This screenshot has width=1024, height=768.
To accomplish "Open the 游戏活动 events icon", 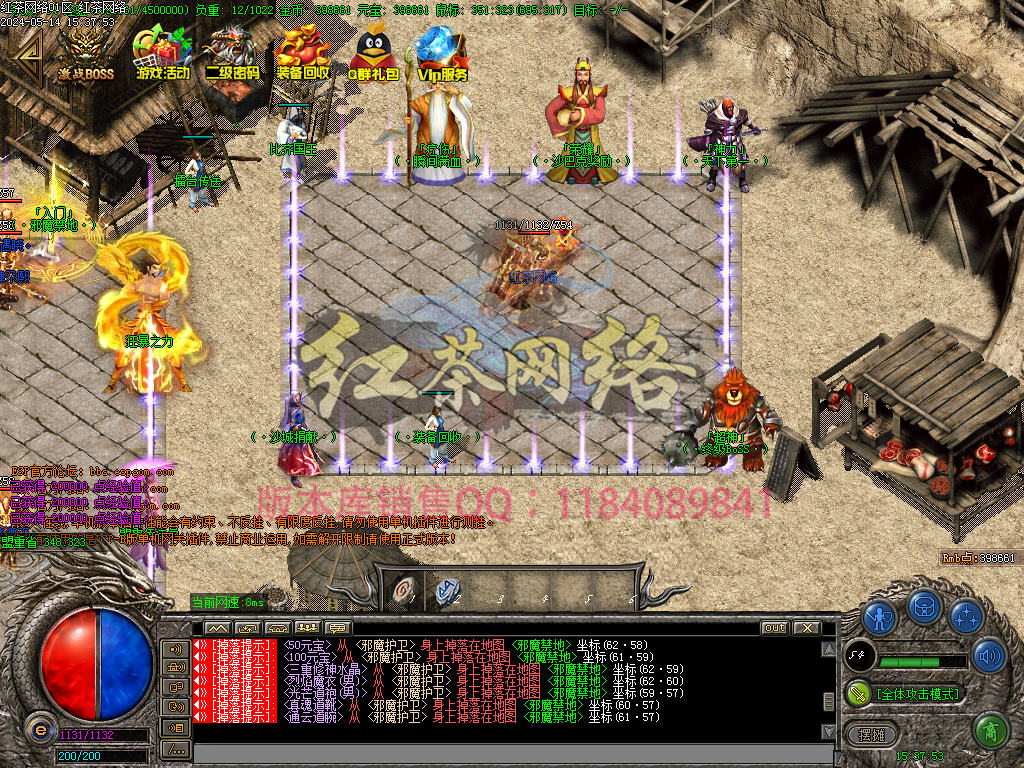I will pyautogui.click(x=163, y=53).
